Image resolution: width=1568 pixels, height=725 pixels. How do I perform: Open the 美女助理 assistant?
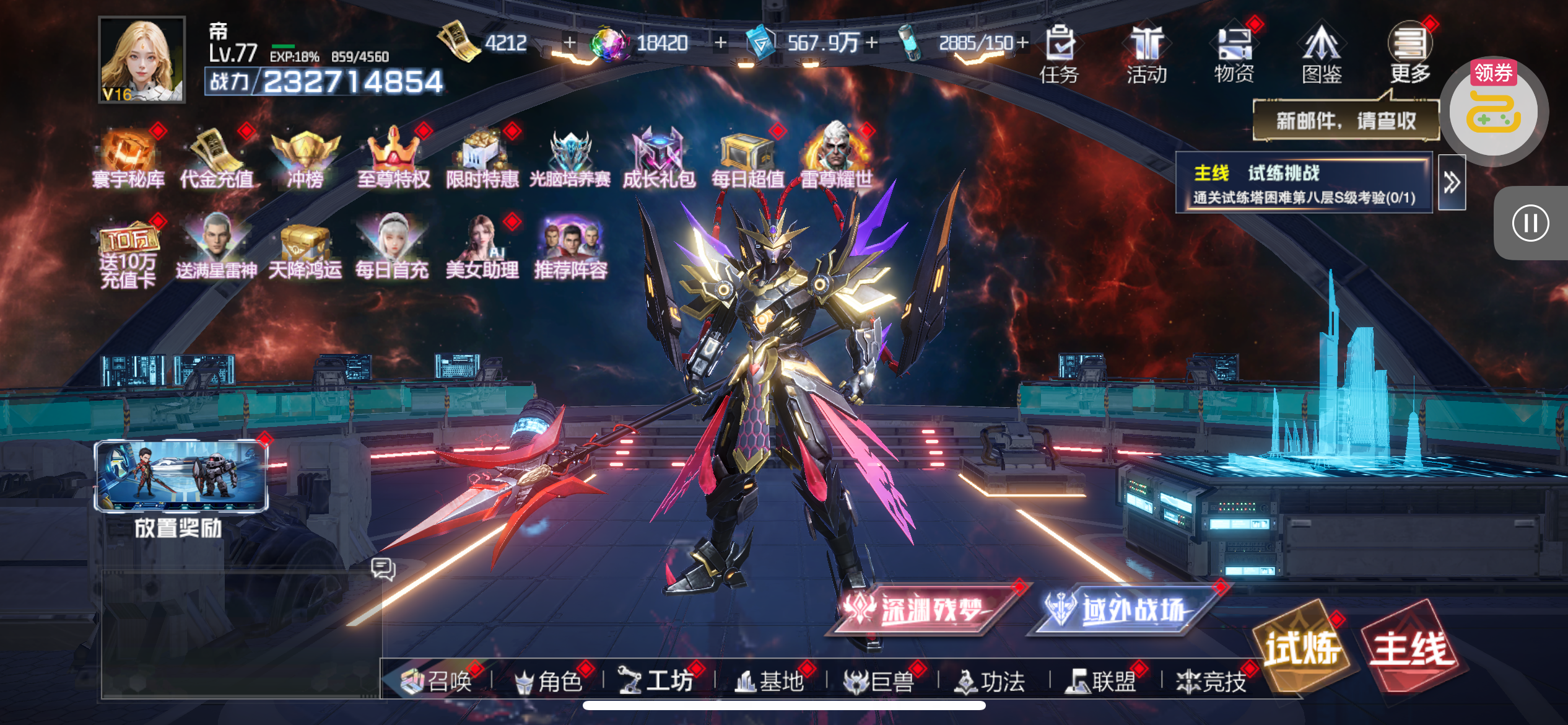tap(482, 248)
